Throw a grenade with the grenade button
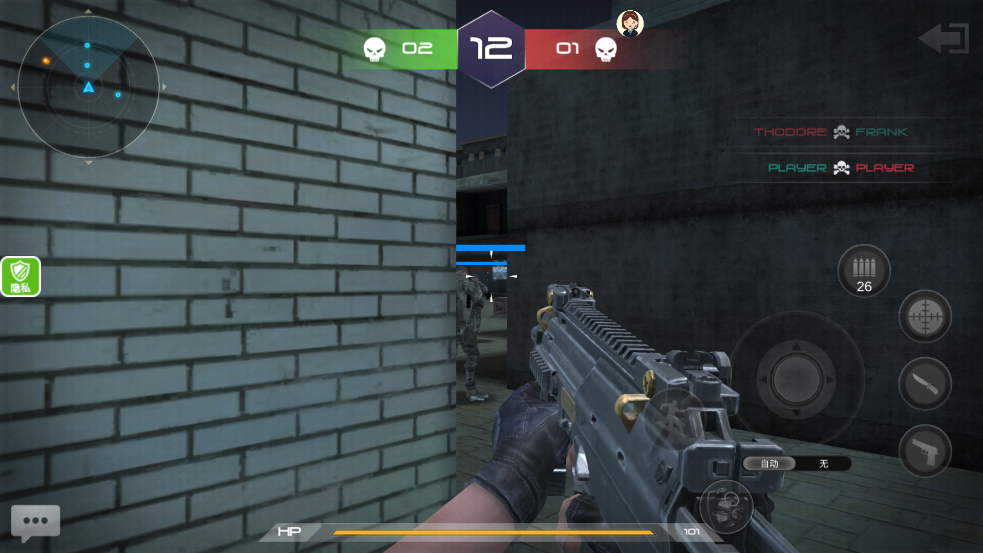Screen dimensions: 983x553 click(726, 505)
